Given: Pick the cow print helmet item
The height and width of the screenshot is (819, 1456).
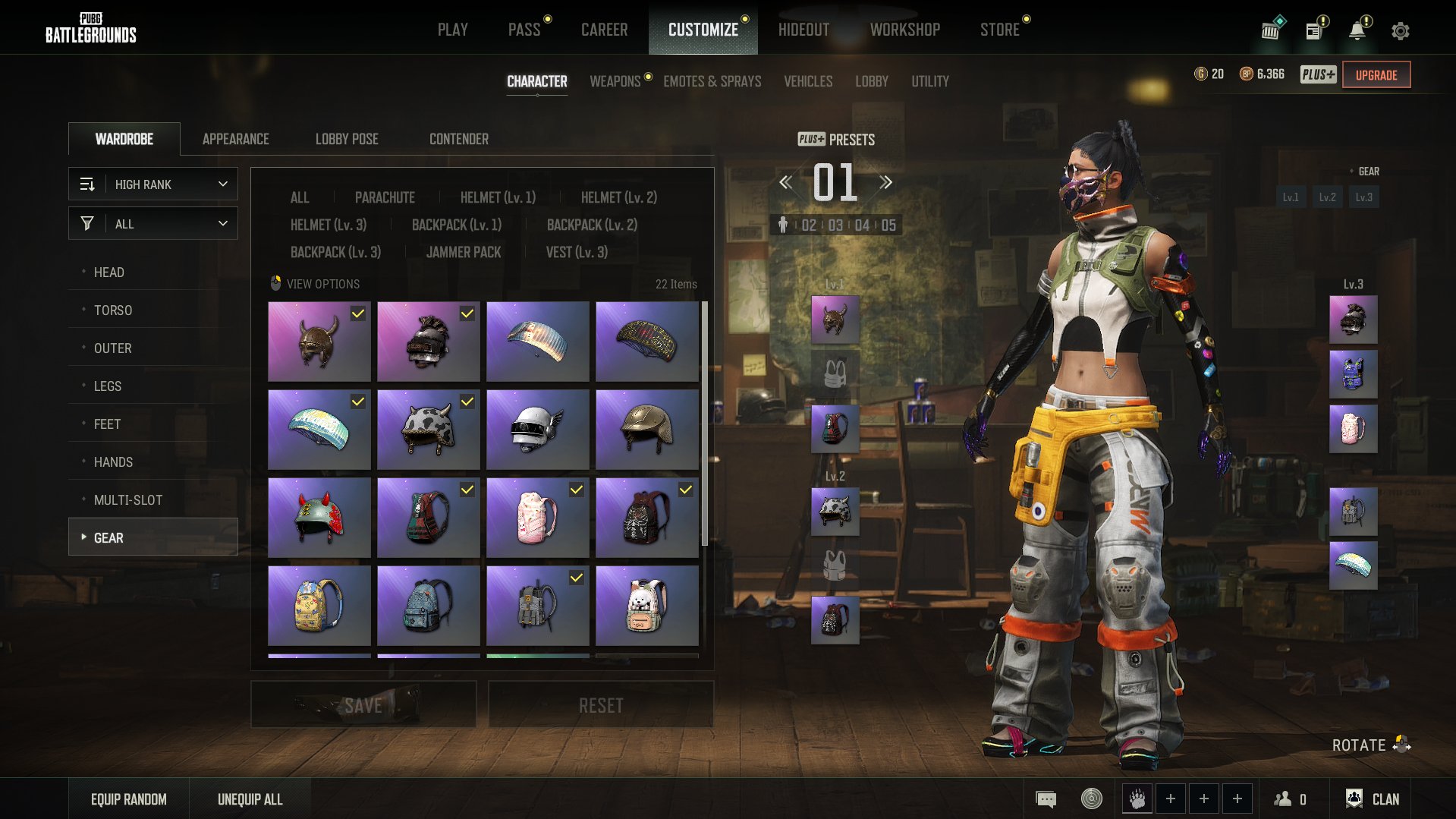Looking at the screenshot, I should (x=428, y=430).
